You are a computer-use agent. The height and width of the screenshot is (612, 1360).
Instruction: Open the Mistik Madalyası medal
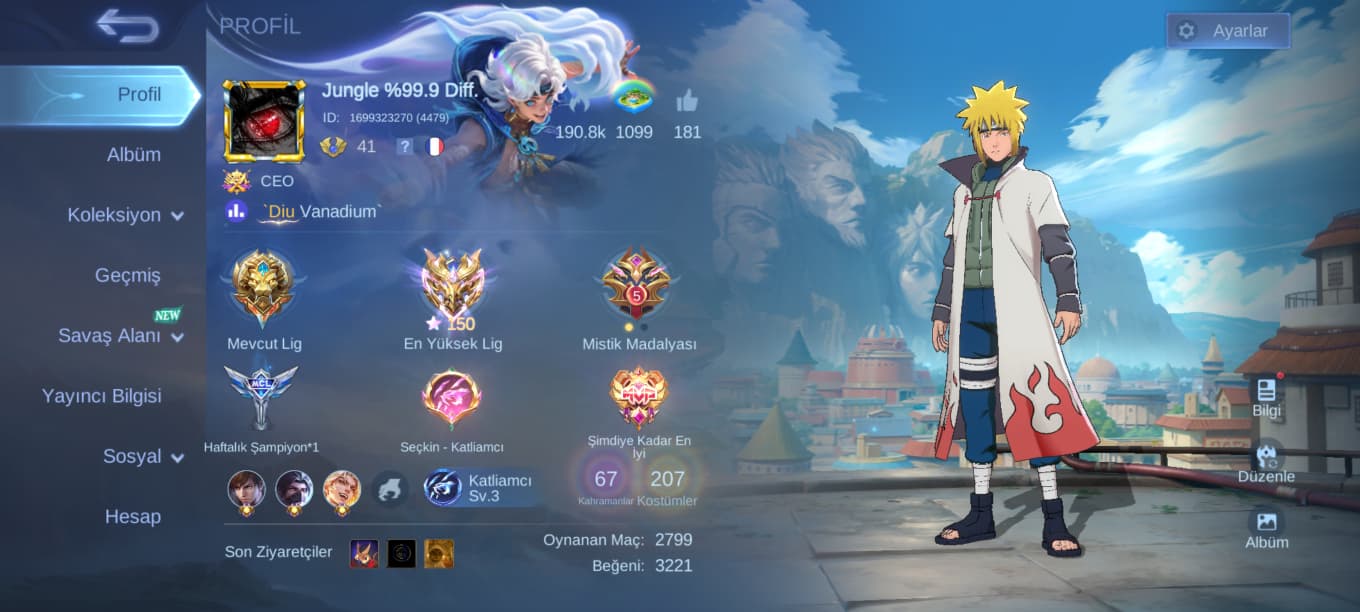[638, 286]
